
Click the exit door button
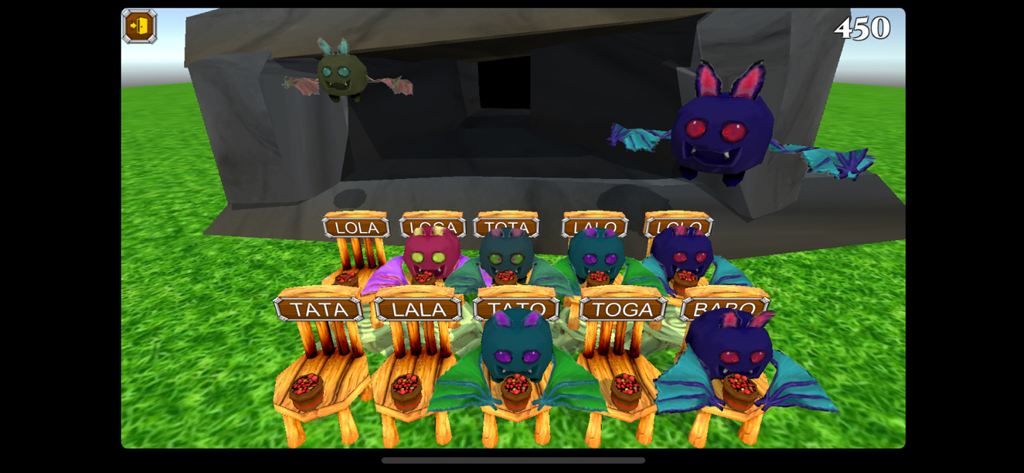tap(140, 26)
